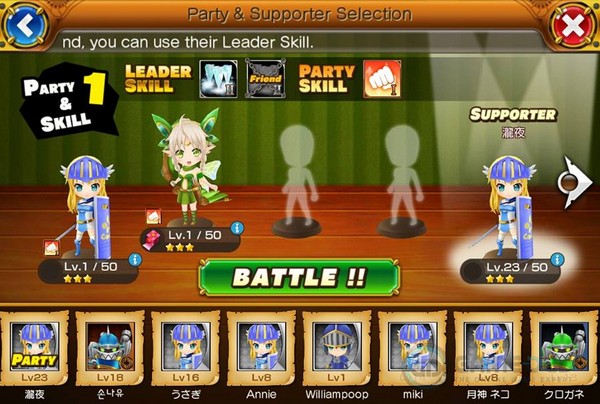
Task: Select supporter miki
Action: click(409, 350)
